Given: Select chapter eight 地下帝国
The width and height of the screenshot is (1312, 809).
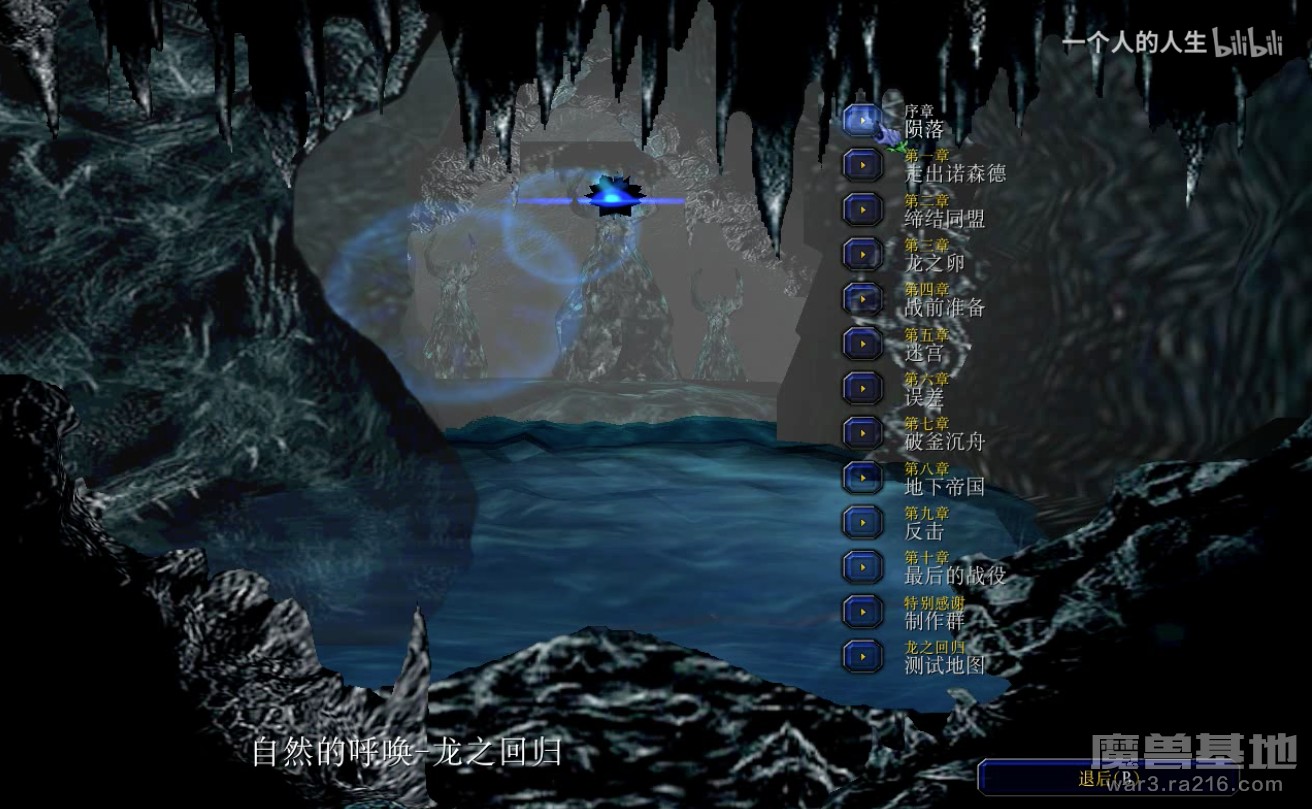Looking at the screenshot, I should (862, 477).
